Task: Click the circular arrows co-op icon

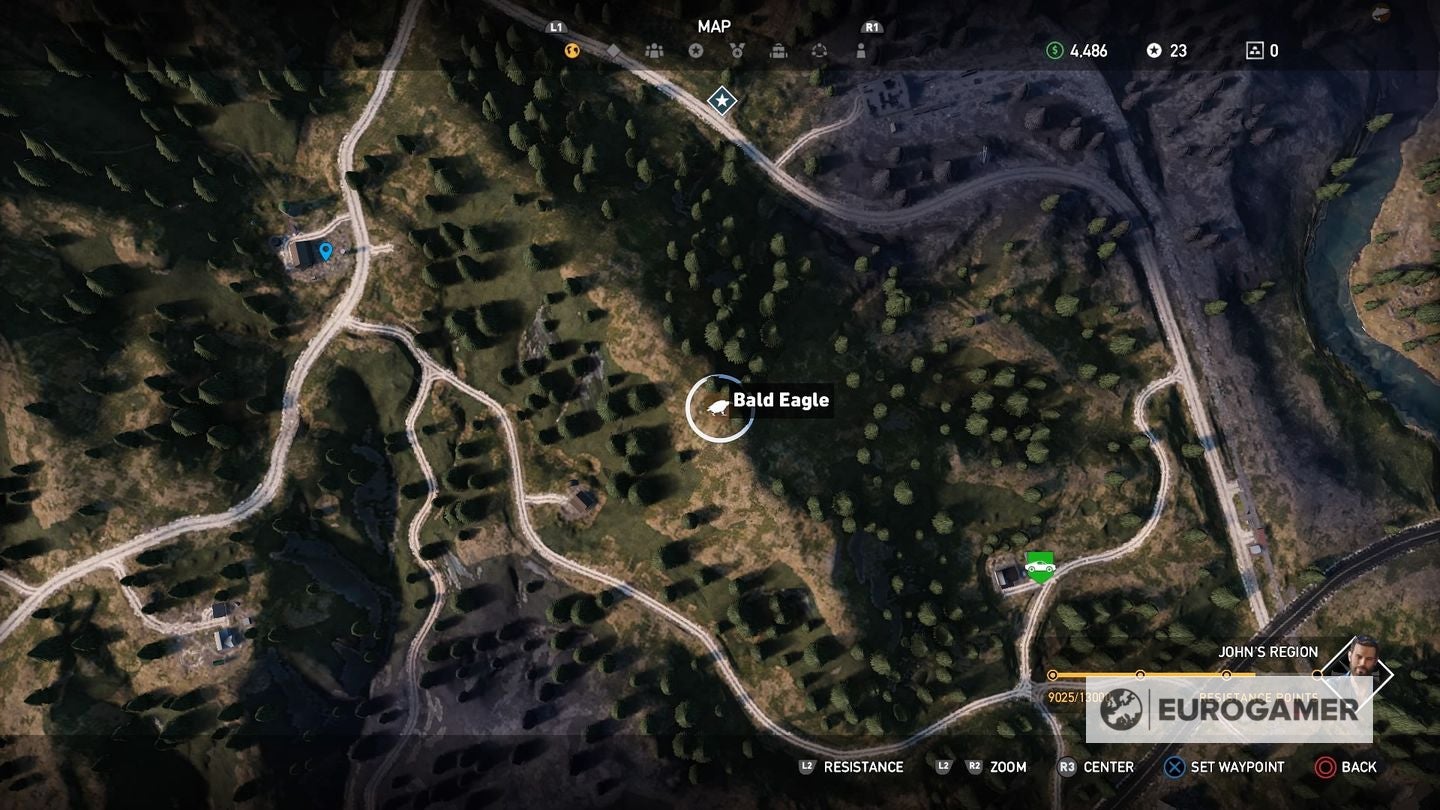Action: tap(821, 50)
